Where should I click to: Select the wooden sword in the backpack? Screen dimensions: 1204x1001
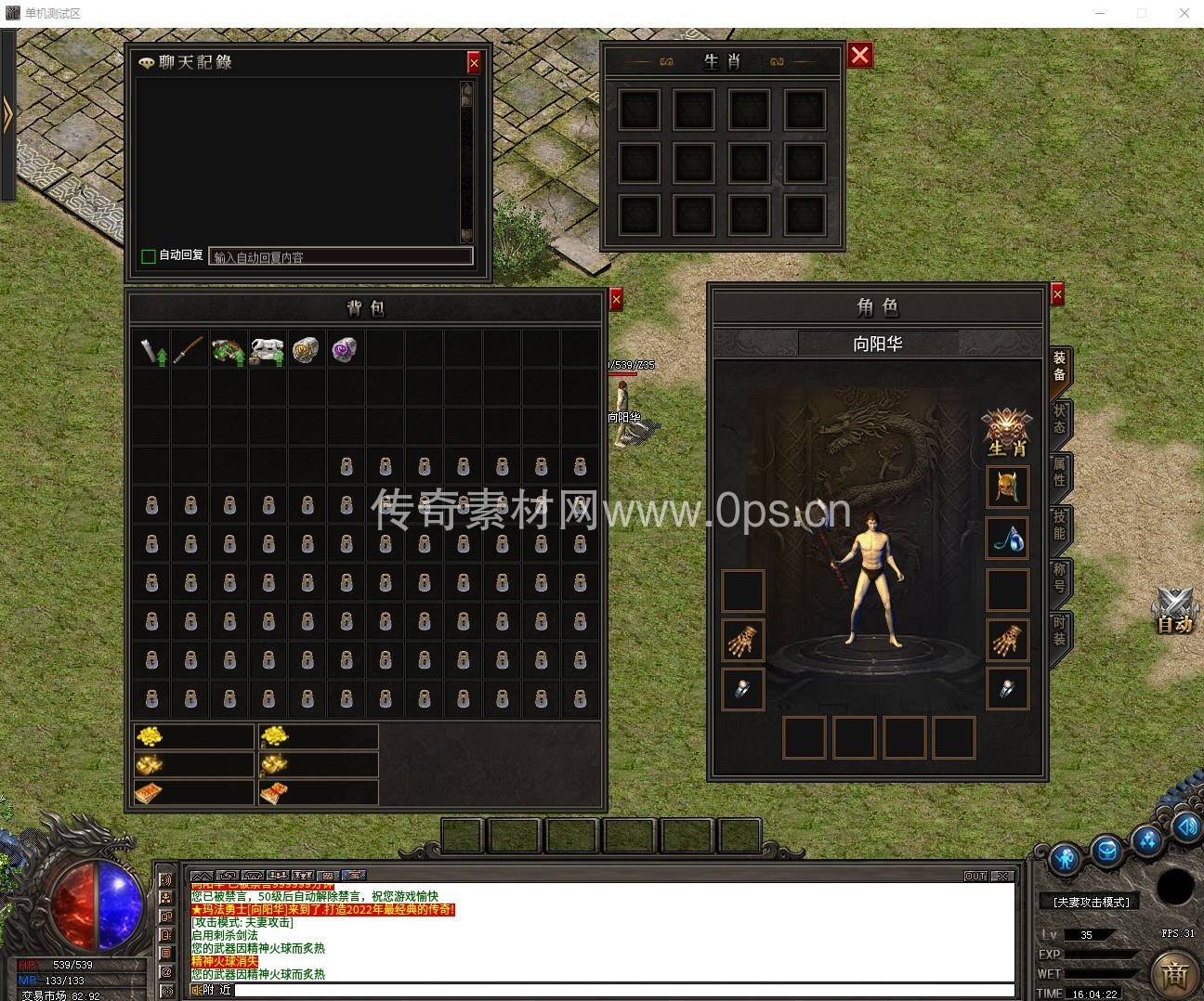pos(190,350)
